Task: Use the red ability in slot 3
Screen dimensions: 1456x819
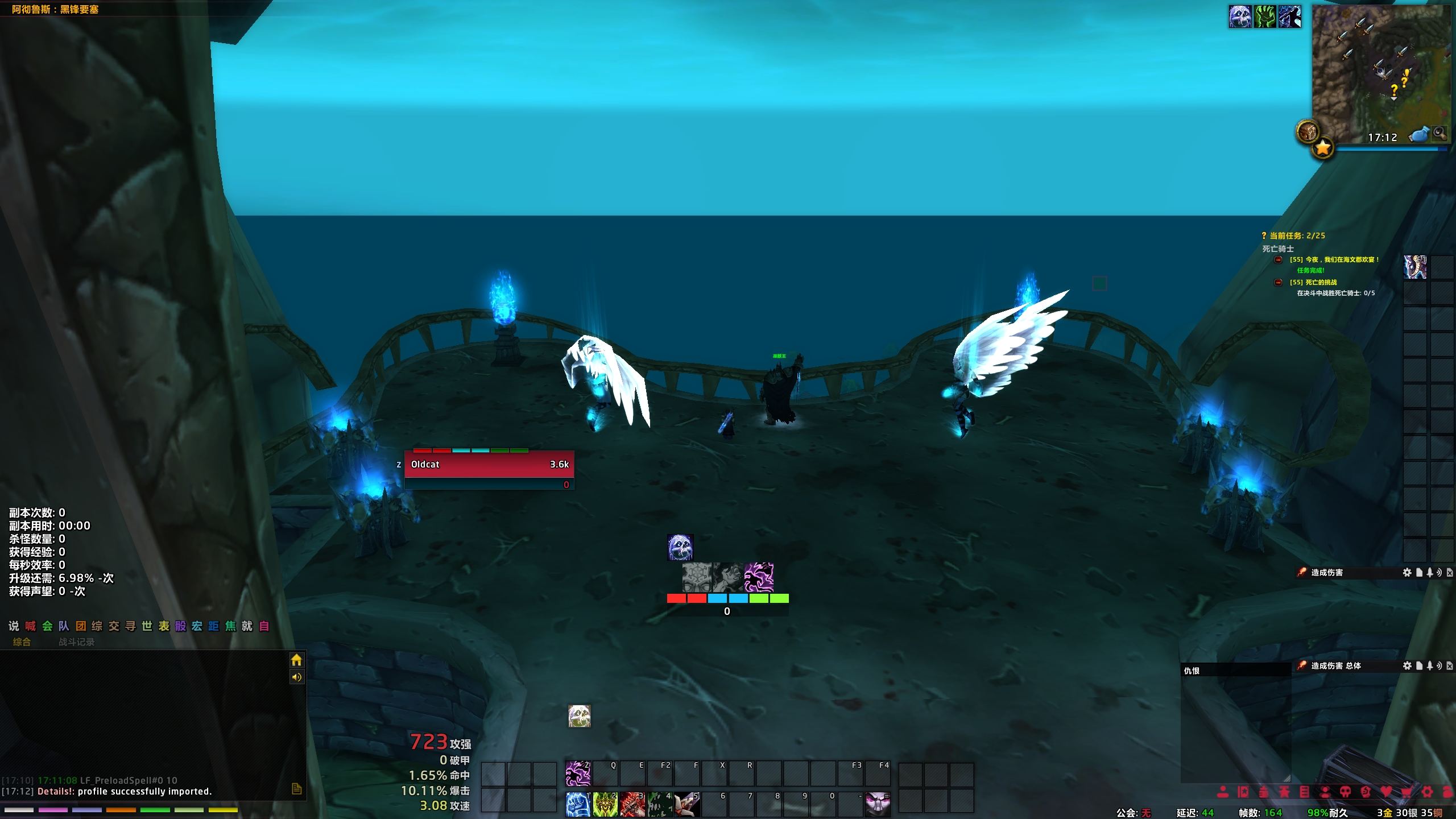Action: 632,805
